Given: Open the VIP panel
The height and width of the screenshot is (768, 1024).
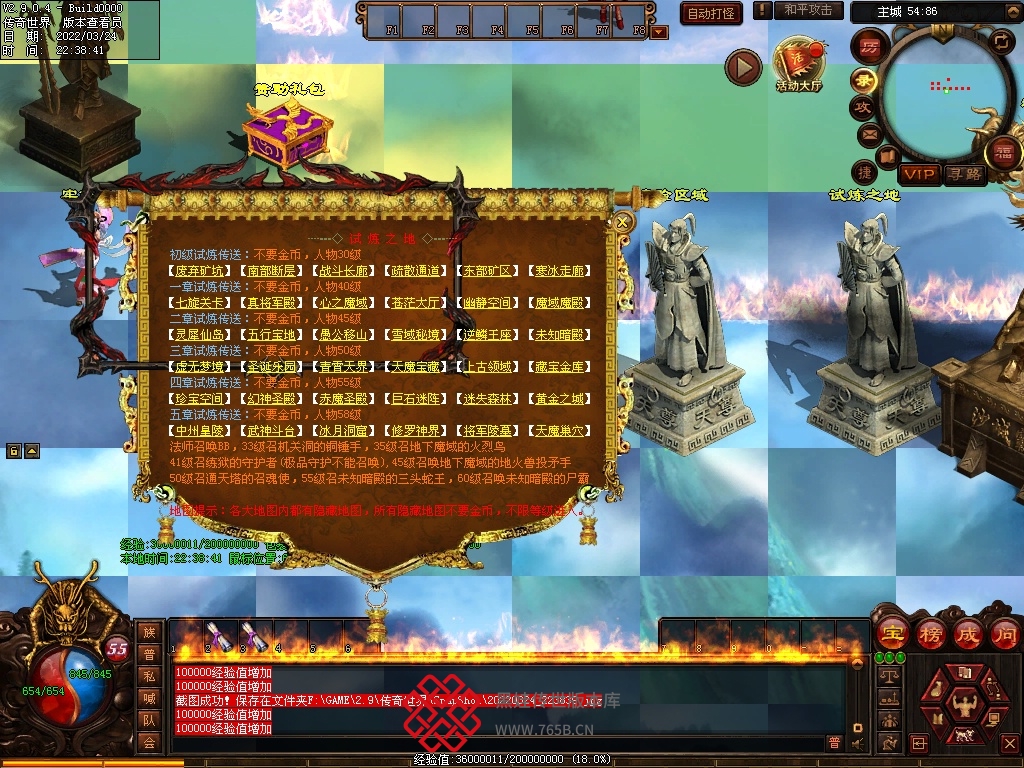Looking at the screenshot, I should tap(918, 174).
